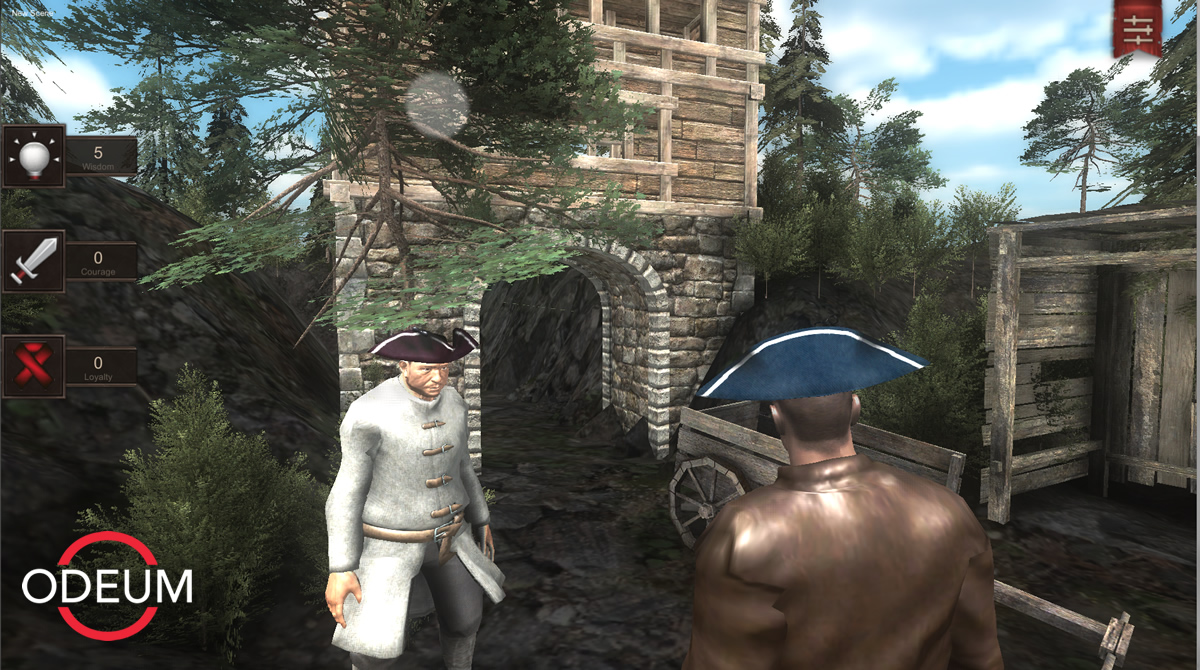The width and height of the screenshot is (1200, 670).
Task: Select the Wisdom lightbulb icon
Action: (x=33, y=156)
